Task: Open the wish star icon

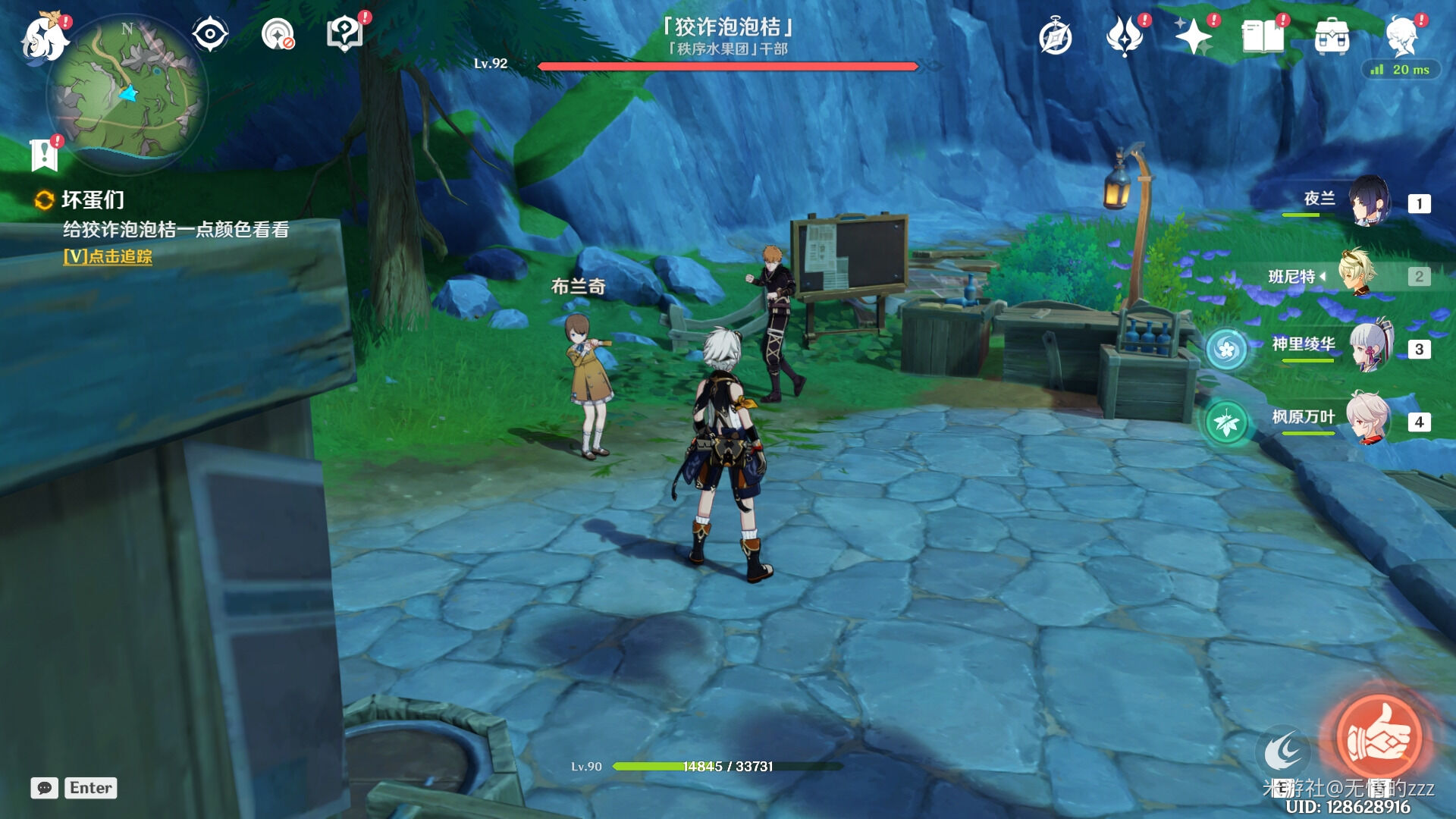Action: click(x=1193, y=36)
